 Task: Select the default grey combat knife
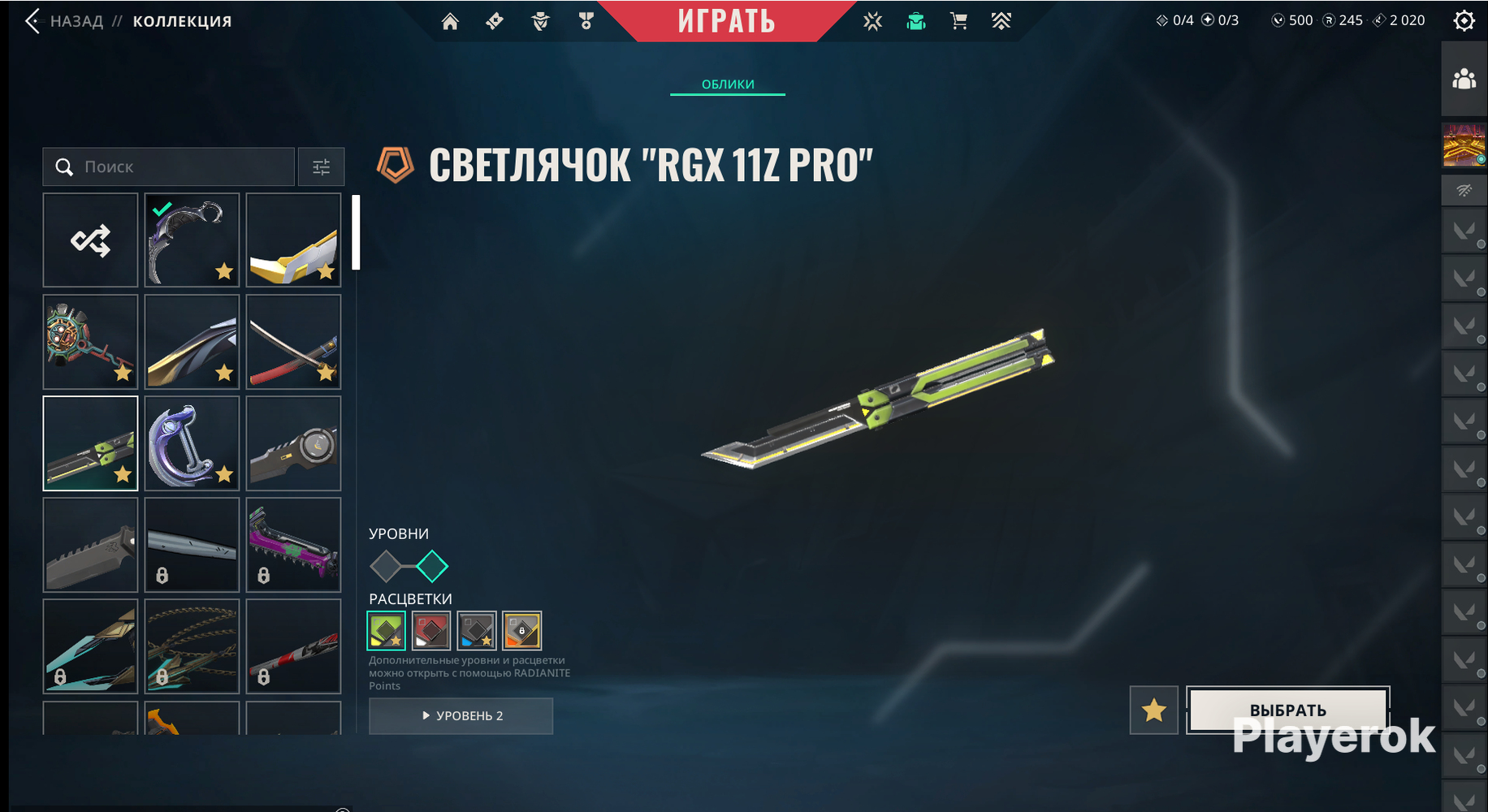90,545
